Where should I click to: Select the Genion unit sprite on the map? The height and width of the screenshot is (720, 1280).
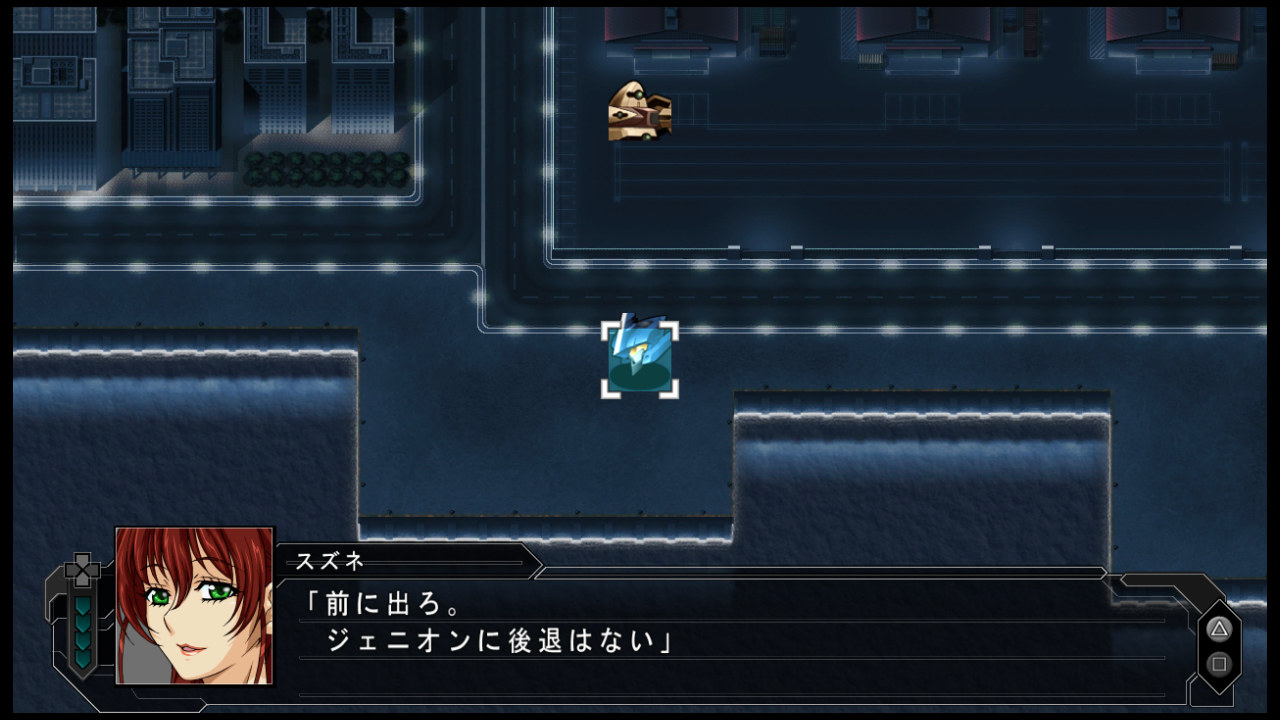[x=638, y=355]
